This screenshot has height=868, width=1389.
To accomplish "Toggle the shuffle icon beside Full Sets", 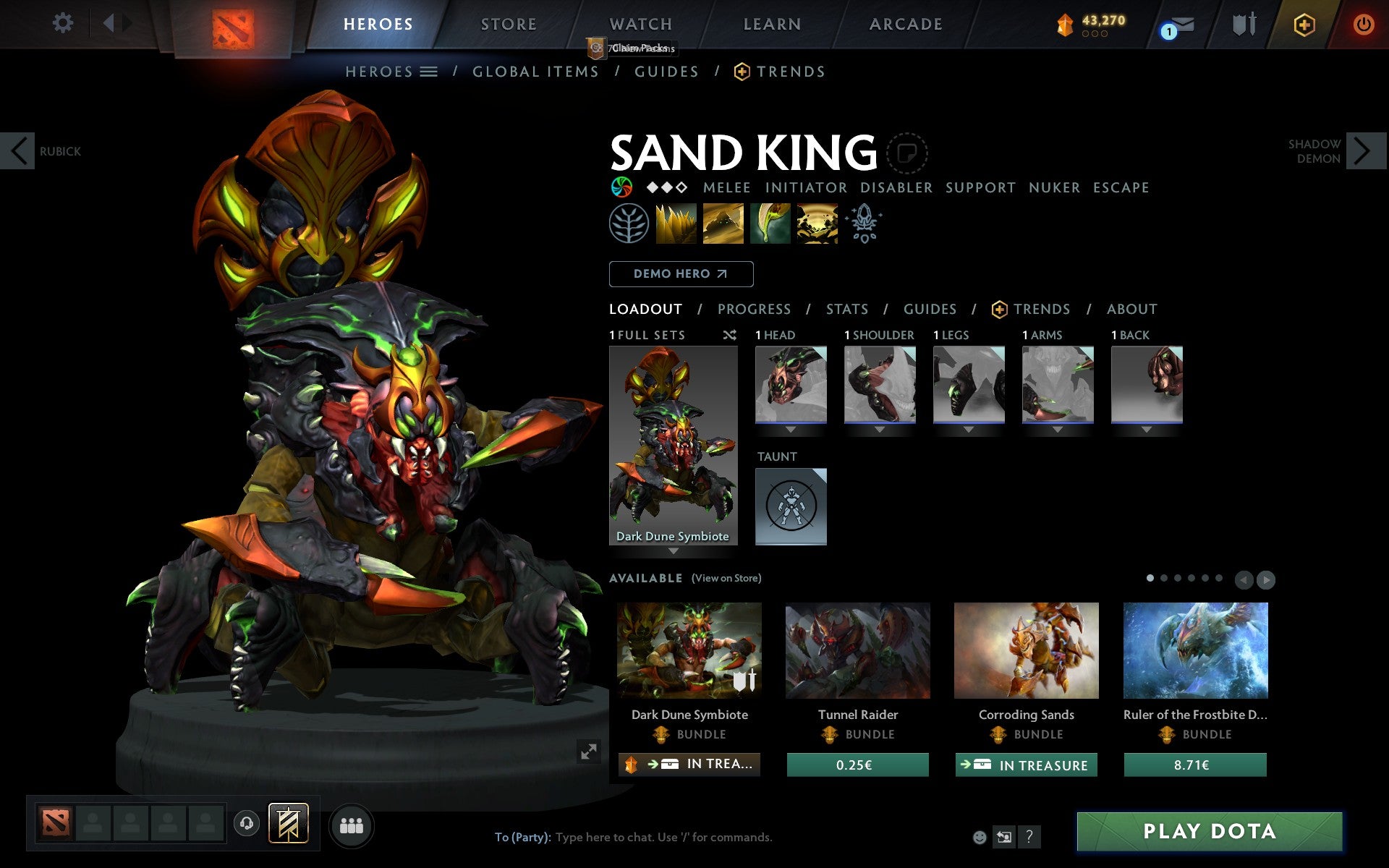I will tap(729, 335).
